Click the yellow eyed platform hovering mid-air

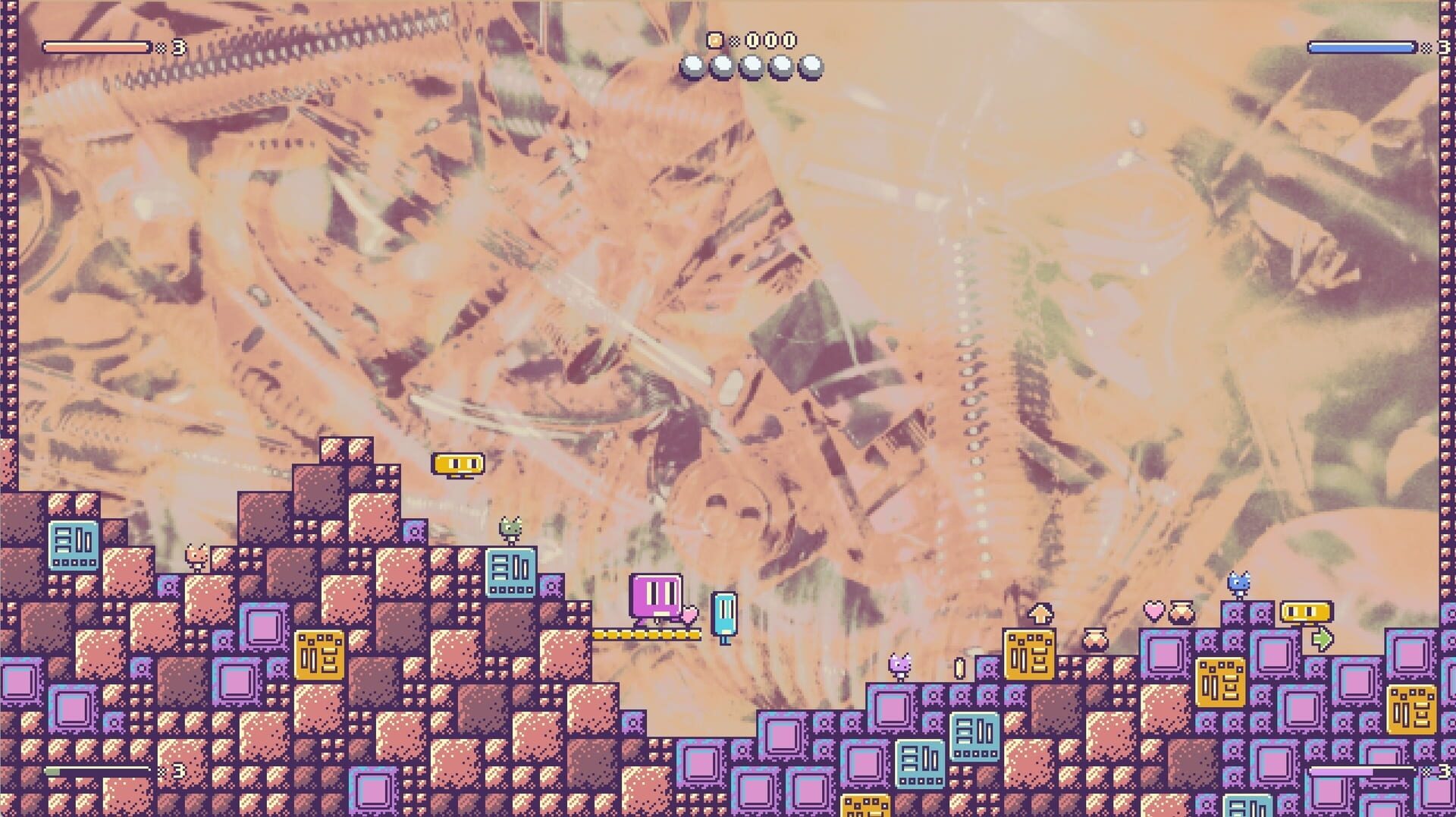coord(457,463)
